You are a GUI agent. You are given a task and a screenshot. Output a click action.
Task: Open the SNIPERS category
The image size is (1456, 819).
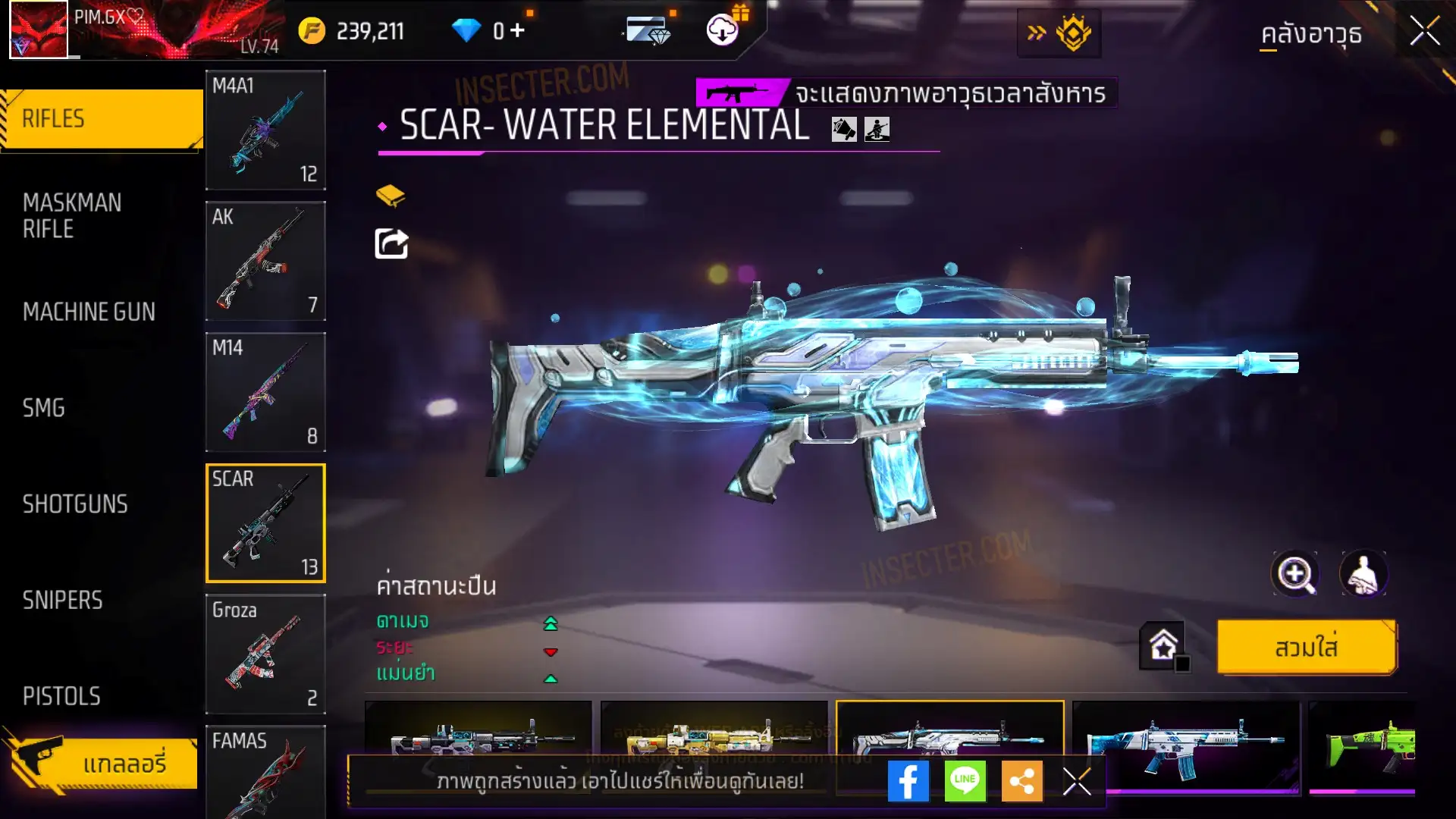click(62, 601)
